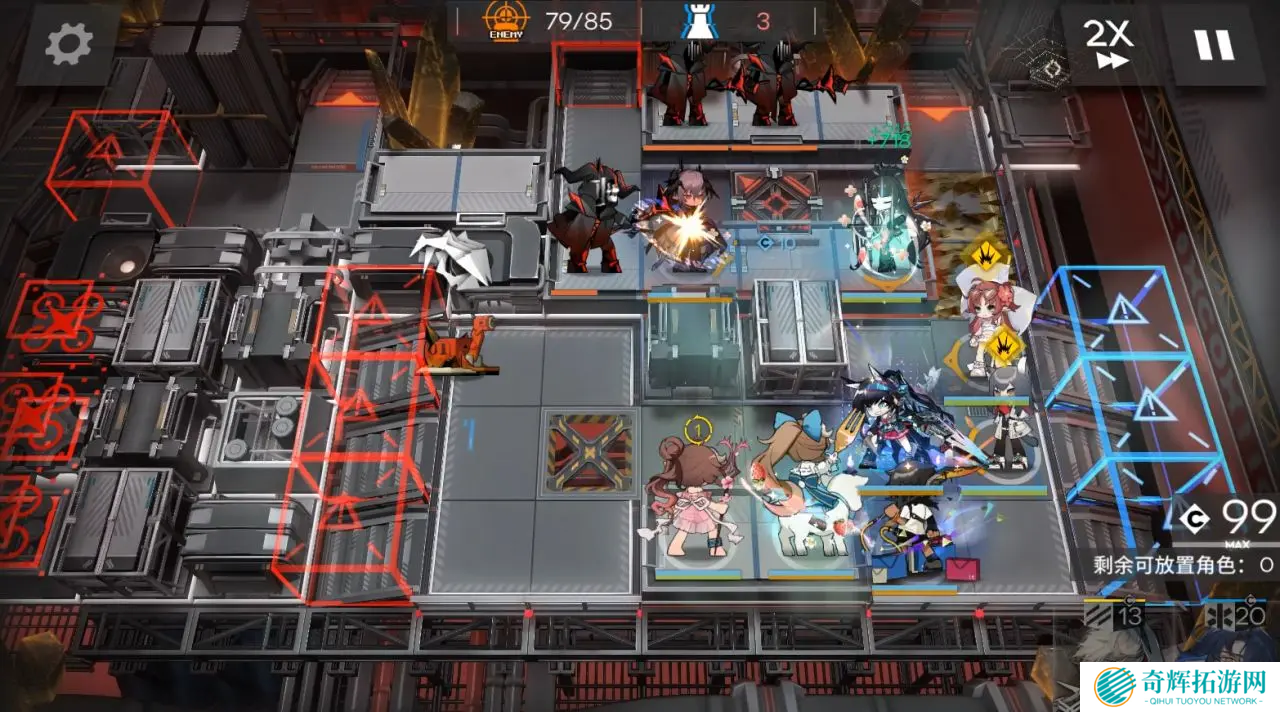The width and height of the screenshot is (1280, 712).
Task: Pause the battle
Action: (x=1213, y=44)
